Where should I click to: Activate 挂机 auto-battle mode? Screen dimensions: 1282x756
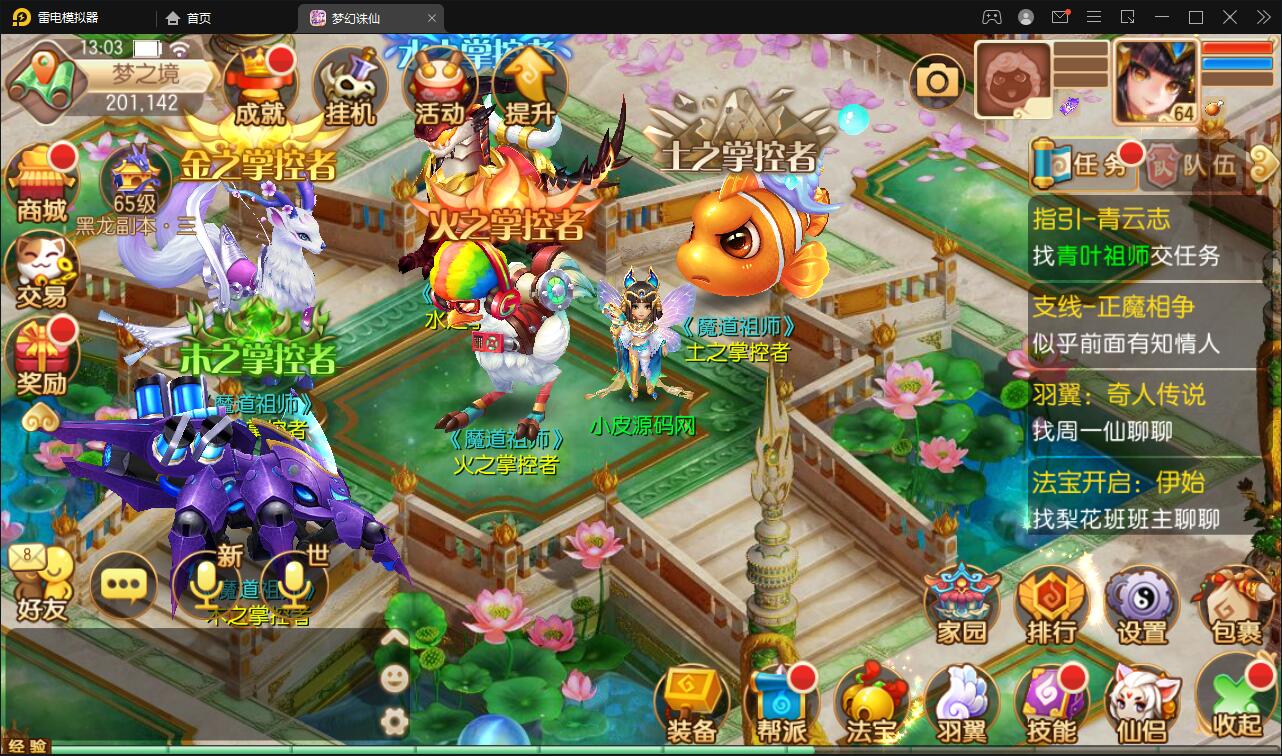(x=349, y=87)
